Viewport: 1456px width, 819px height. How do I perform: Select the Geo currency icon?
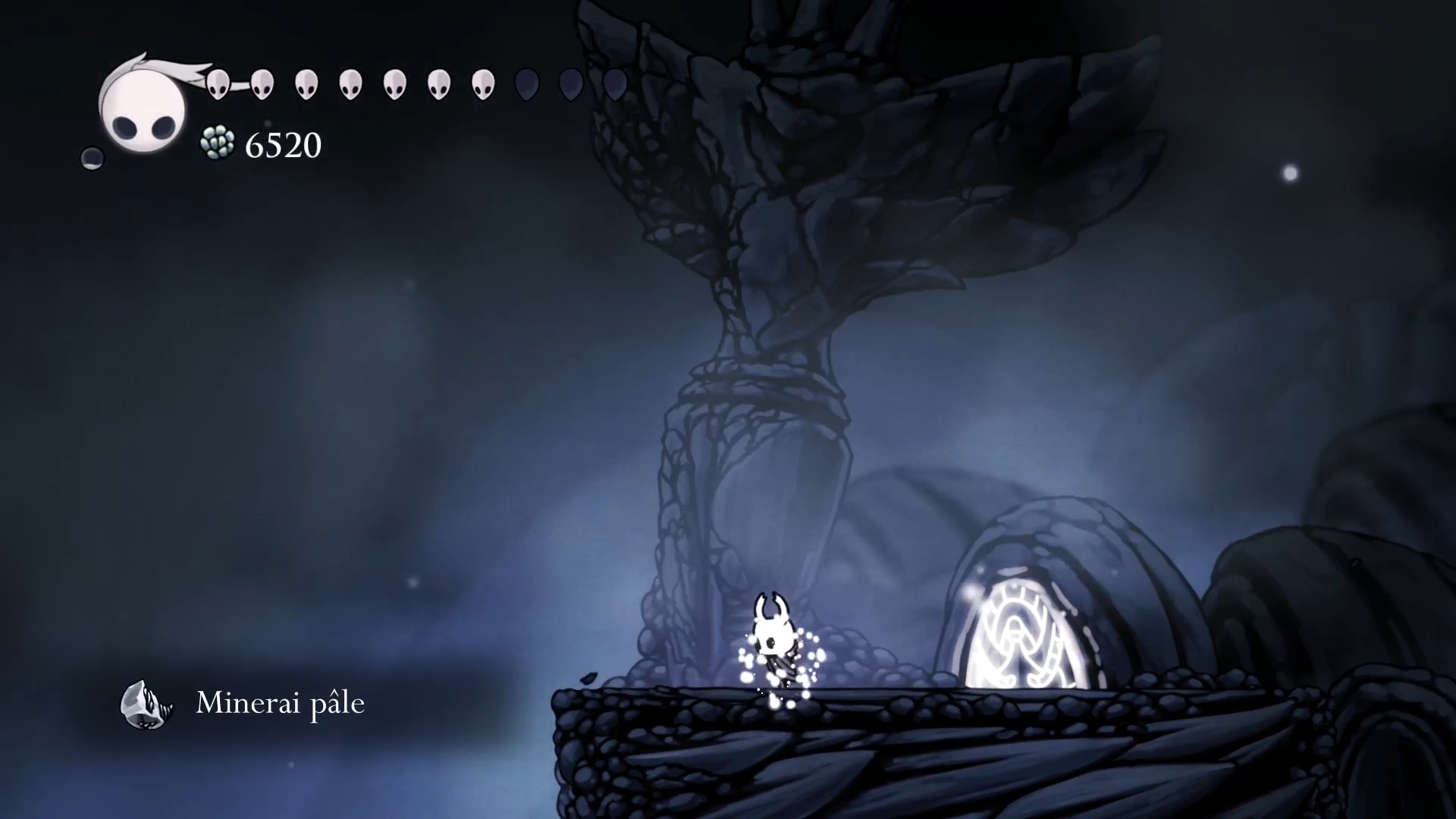click(219, 144)
